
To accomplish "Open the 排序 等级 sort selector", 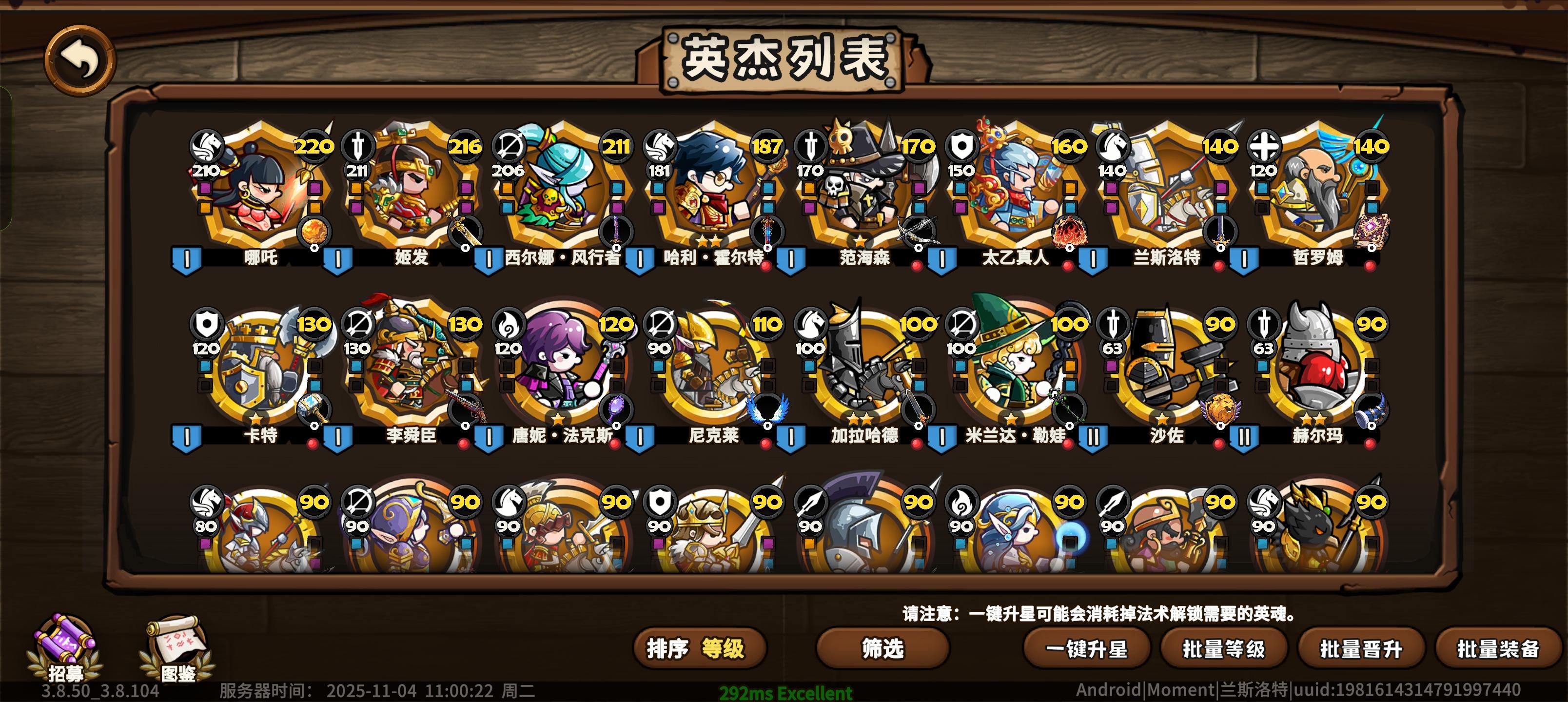I will [x=700, y=648].
